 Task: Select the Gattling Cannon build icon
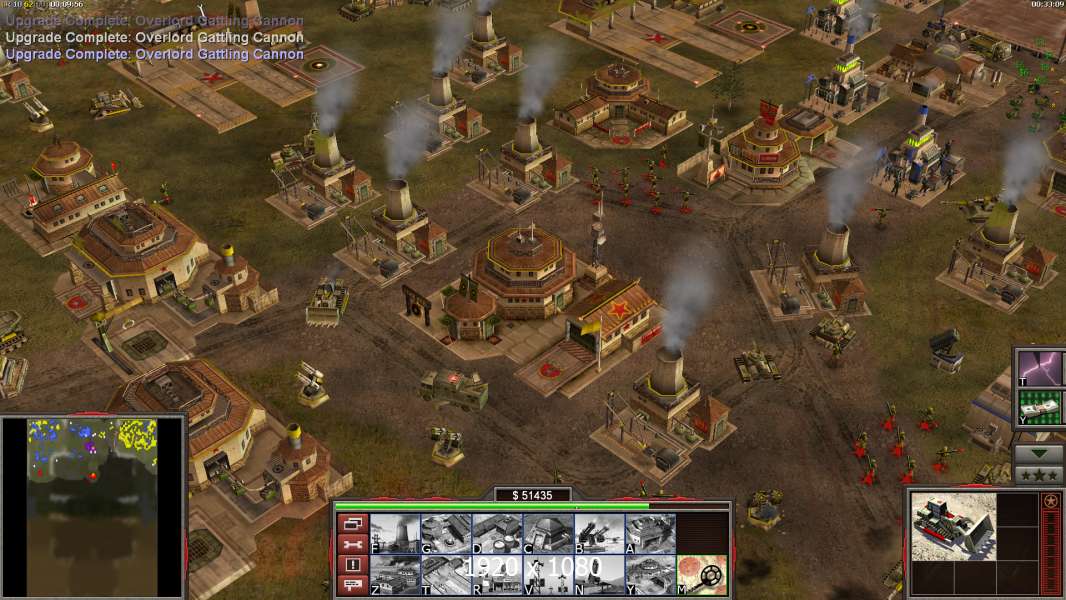[599, 533]
